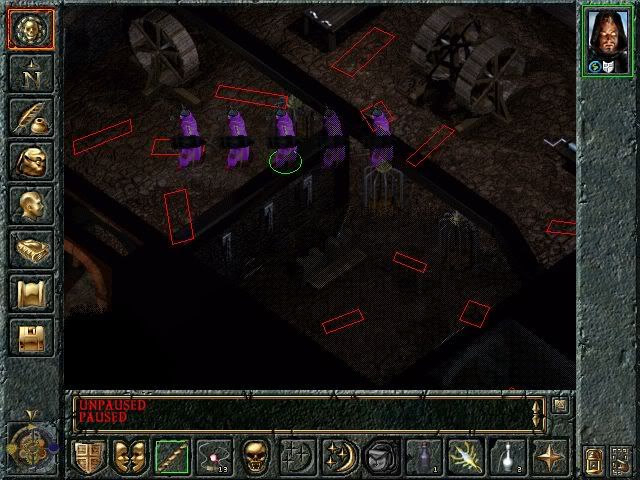Open special abilities with the star button
This screenshot has height=480, width=640.
click(x=549, y=457)
